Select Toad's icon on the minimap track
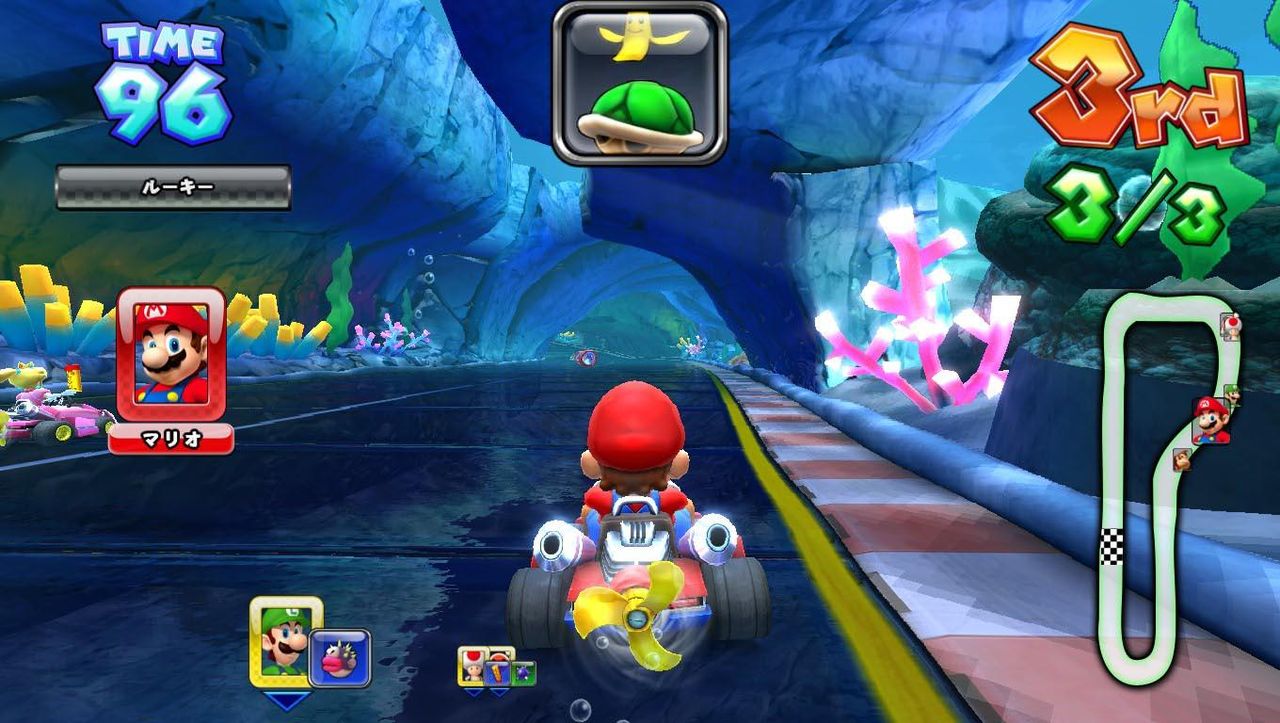 click(1232, 327)
